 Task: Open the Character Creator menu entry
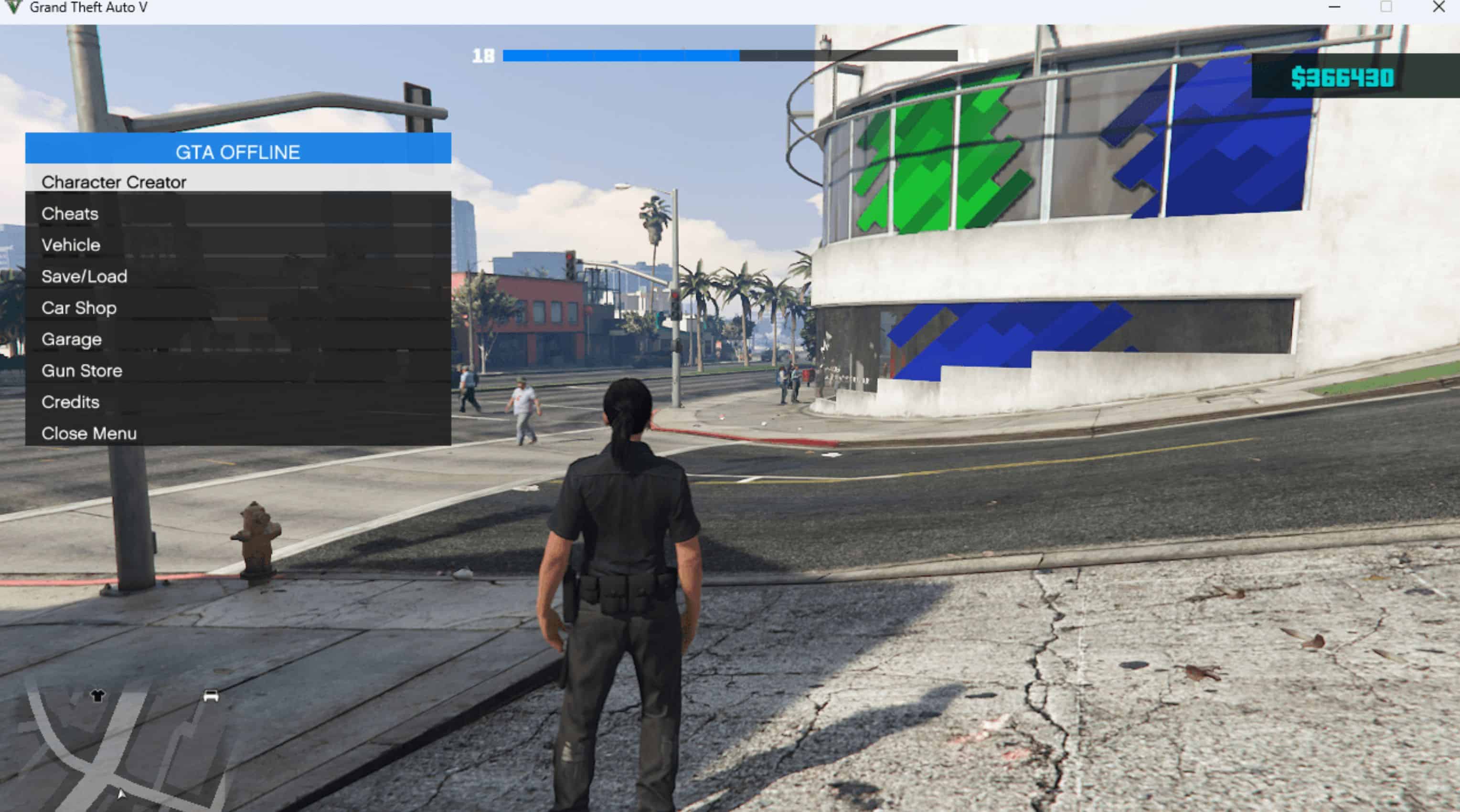click(x=113, y=182)
